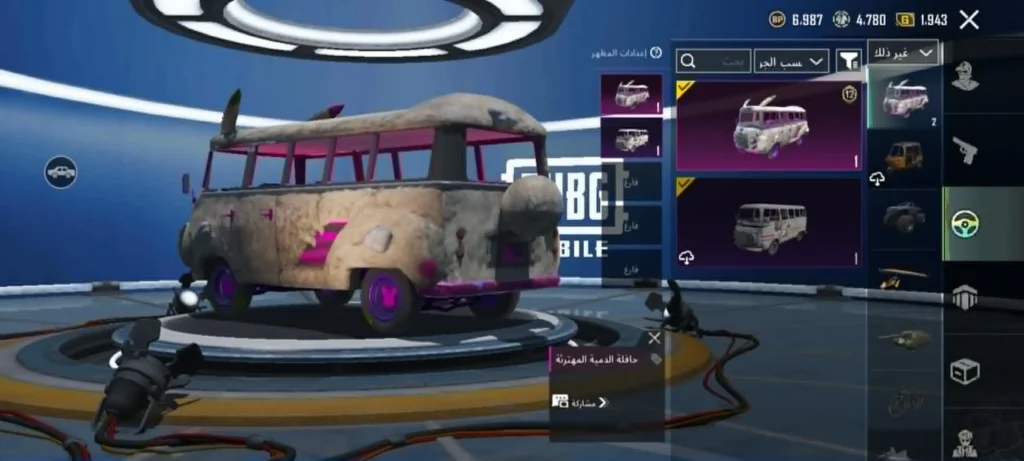Switch to the pistol weapons tab
The width and height of the screenshot is (1024, 461).
(965, 150)
